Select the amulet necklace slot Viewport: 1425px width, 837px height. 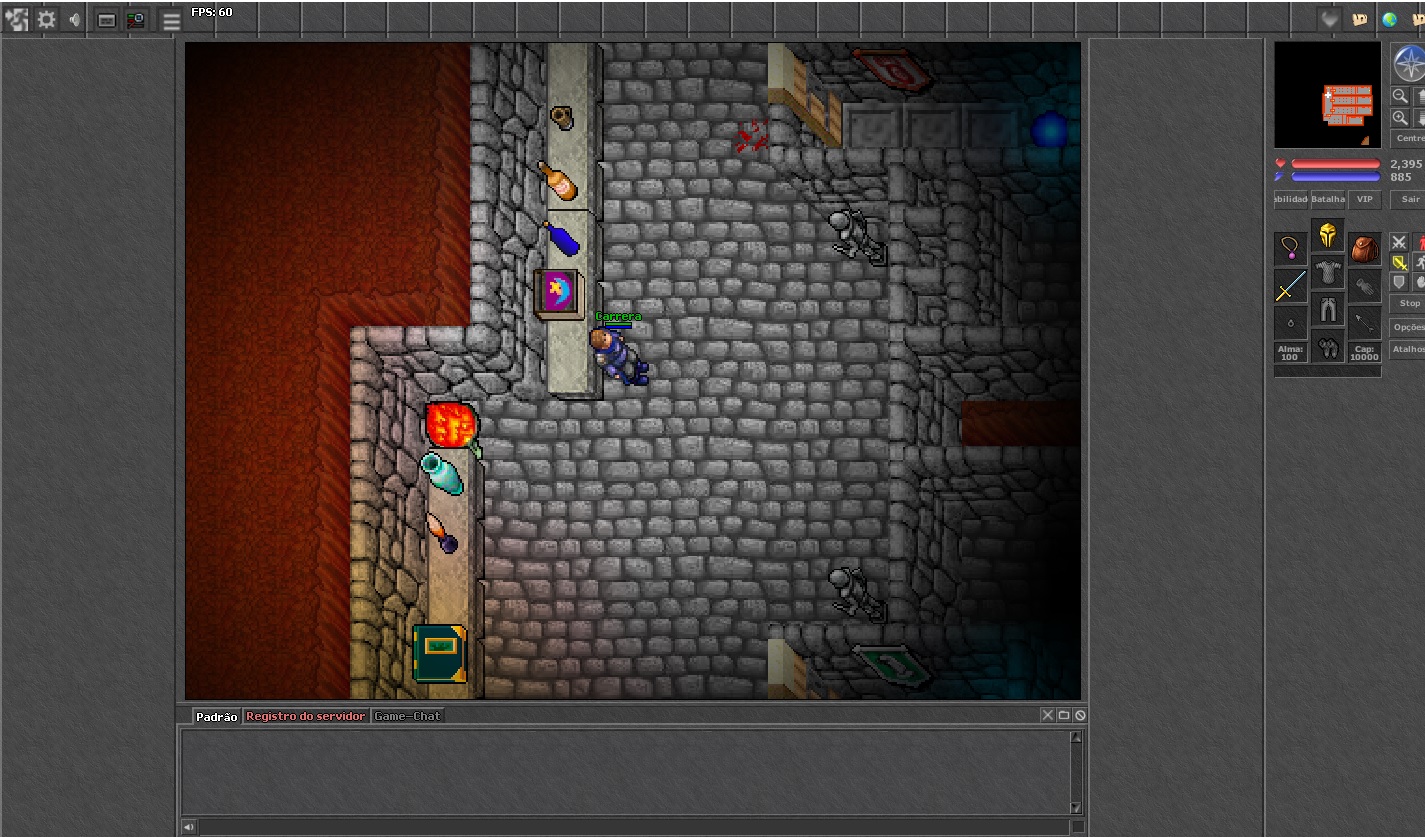coord(1290,249)
